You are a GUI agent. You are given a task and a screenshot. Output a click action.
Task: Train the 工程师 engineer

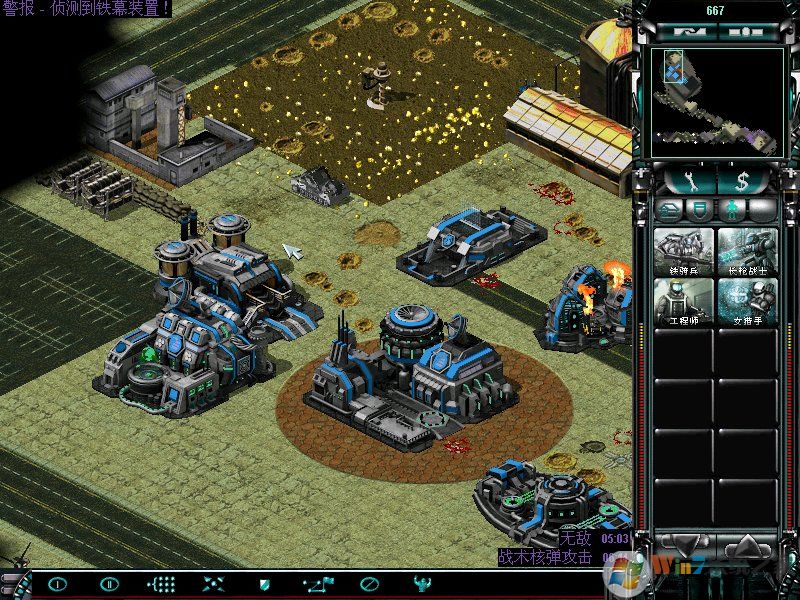point(684,301)
